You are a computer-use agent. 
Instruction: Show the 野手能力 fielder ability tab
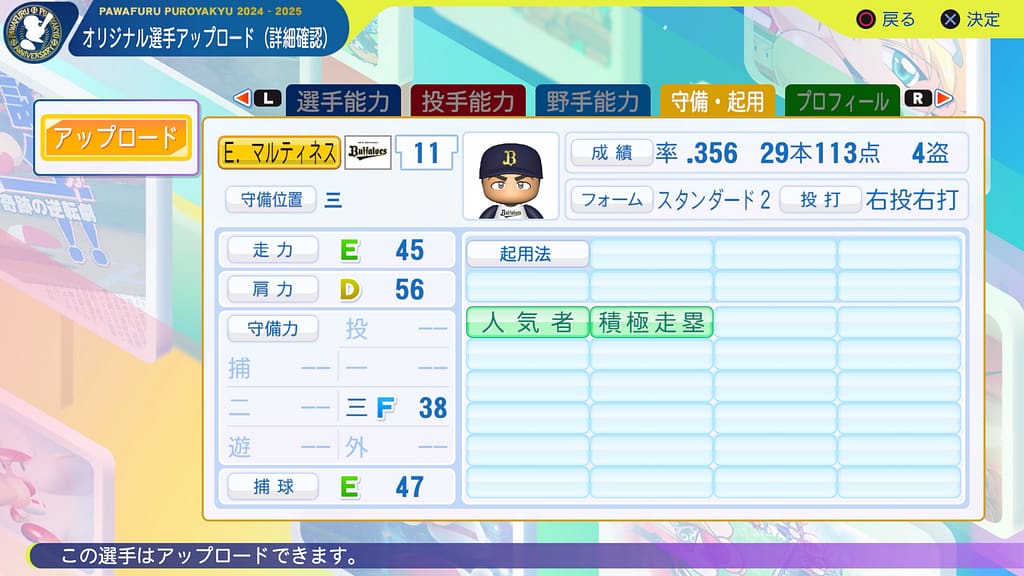click(x=592, y=100)
